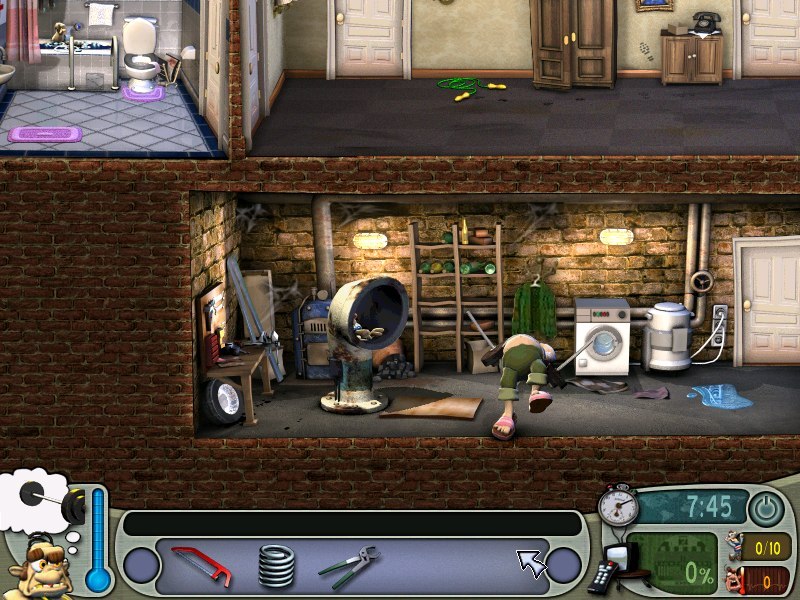Click the round right inventory scroll button
This screenshot has width=800, height=600.
click(x=566, y=566)
